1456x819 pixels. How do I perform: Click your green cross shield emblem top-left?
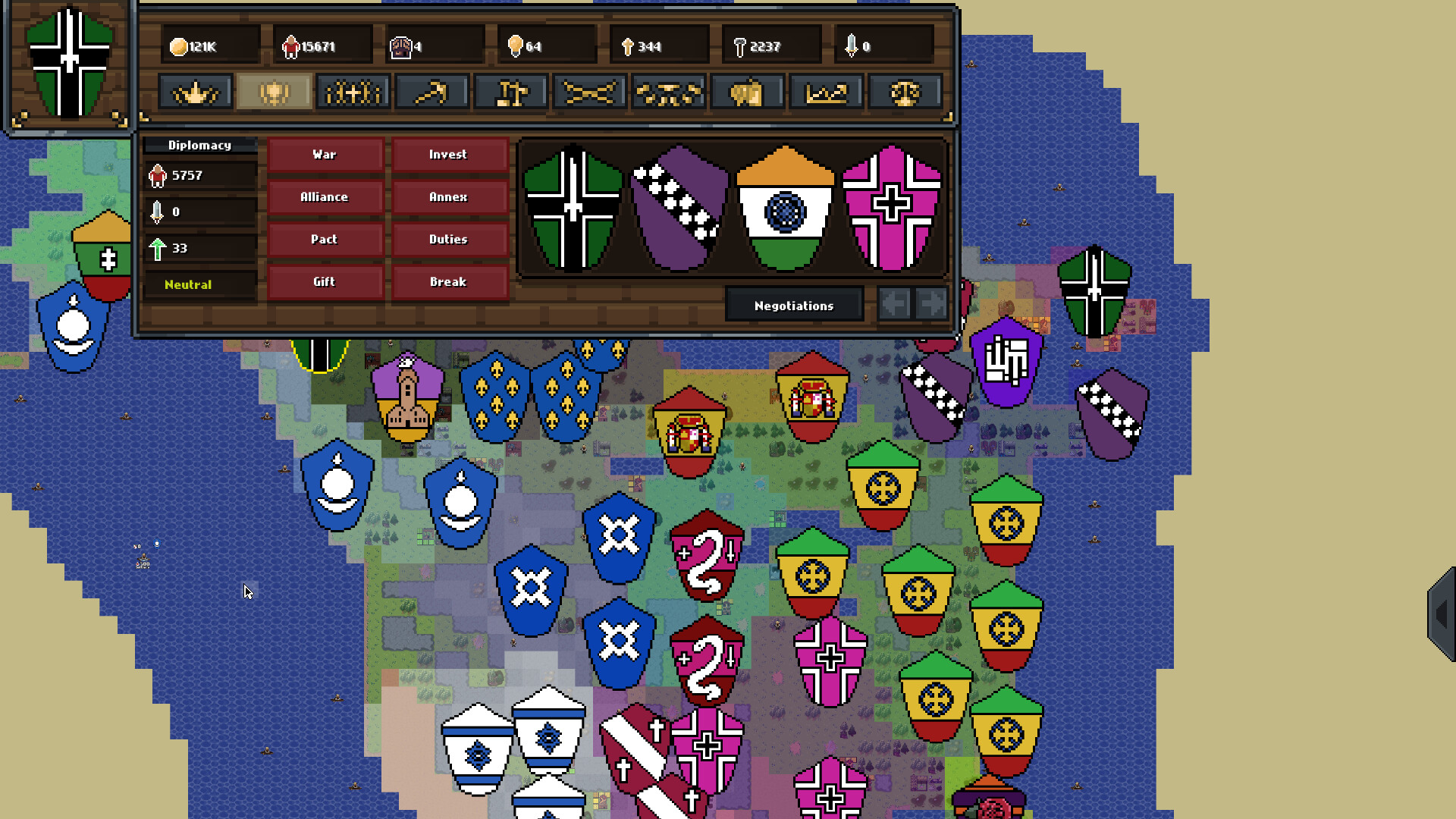click(68, 64)
